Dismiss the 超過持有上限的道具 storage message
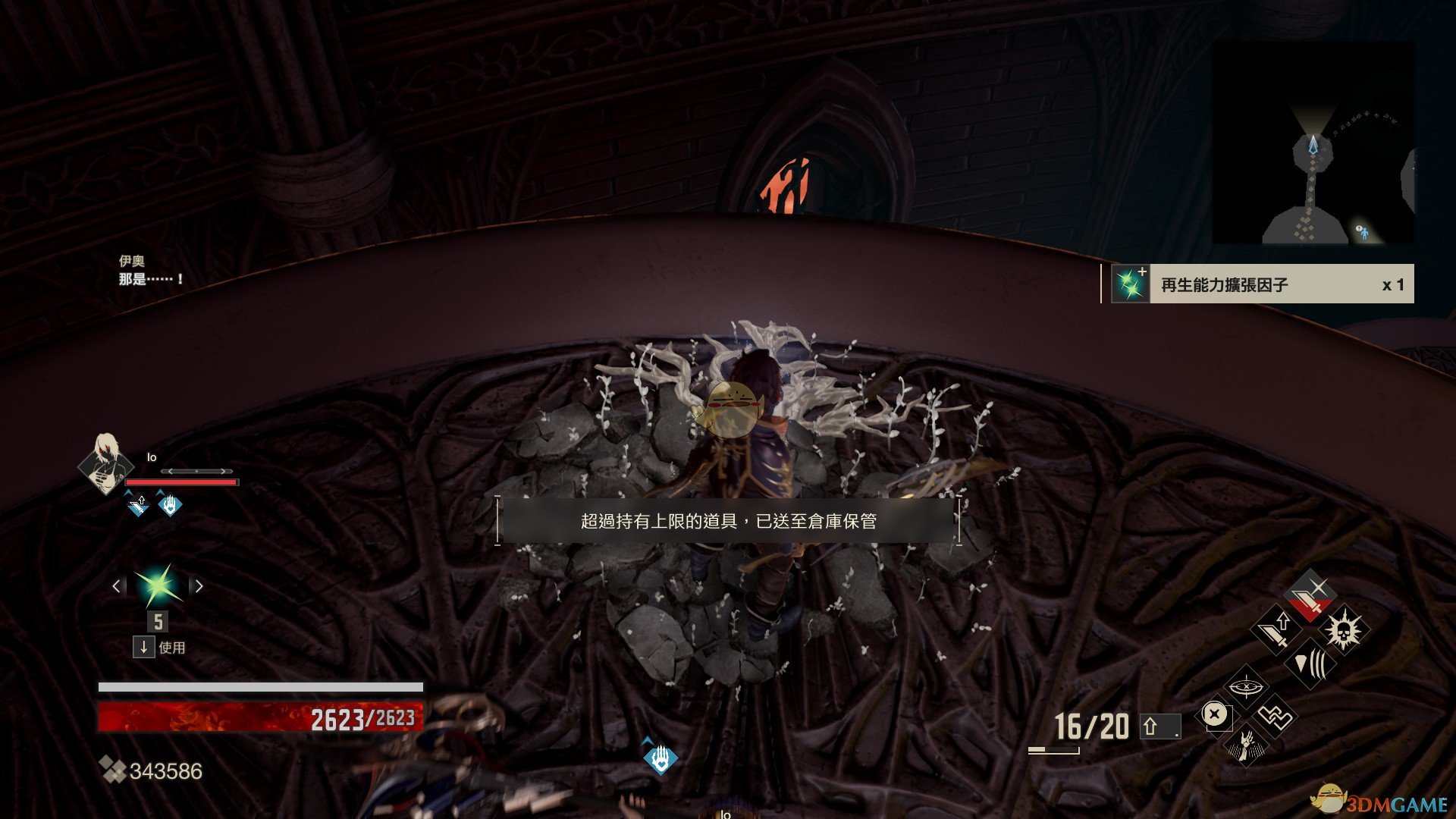This screenshot has width=1456, height=819. (x=728, y=521)
